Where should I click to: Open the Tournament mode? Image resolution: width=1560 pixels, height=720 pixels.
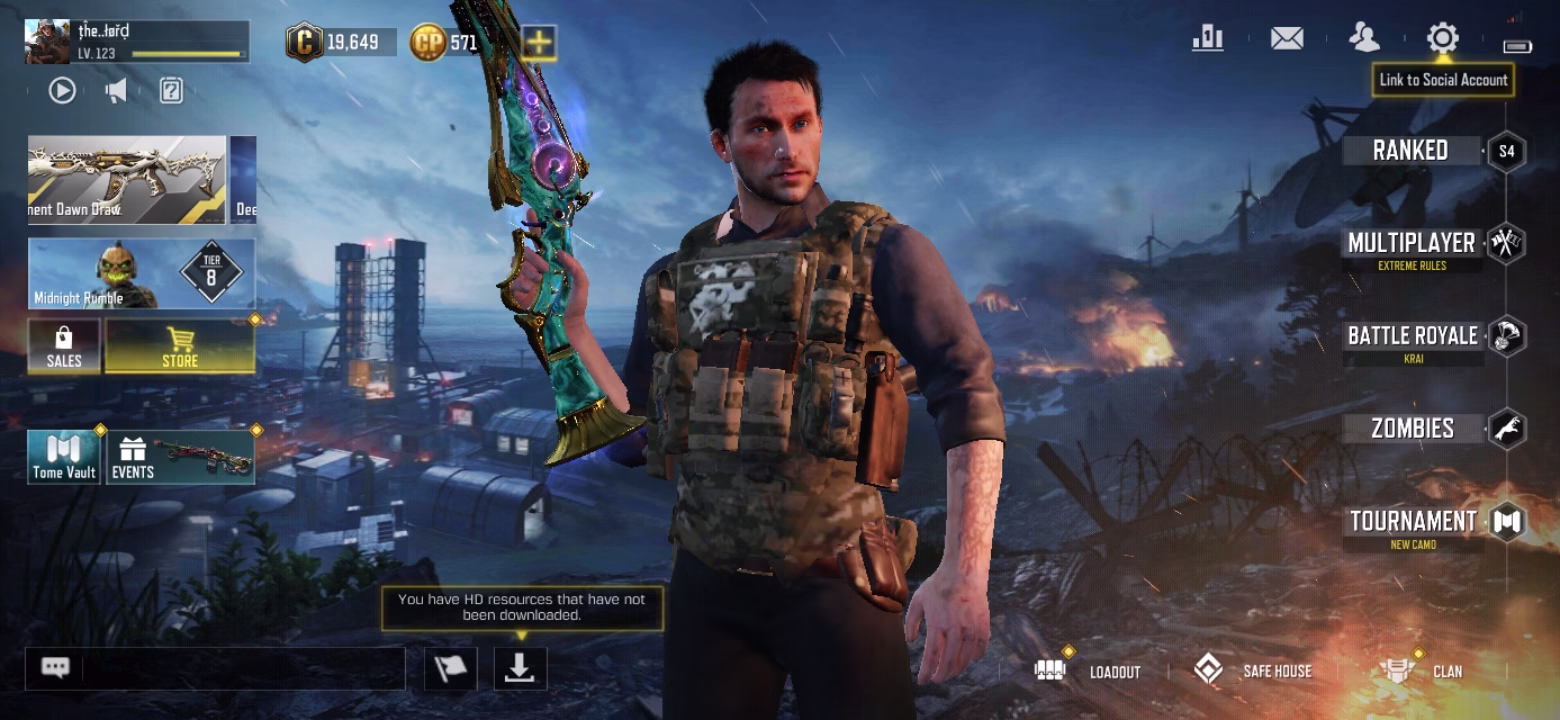[x=1412, y=522]
